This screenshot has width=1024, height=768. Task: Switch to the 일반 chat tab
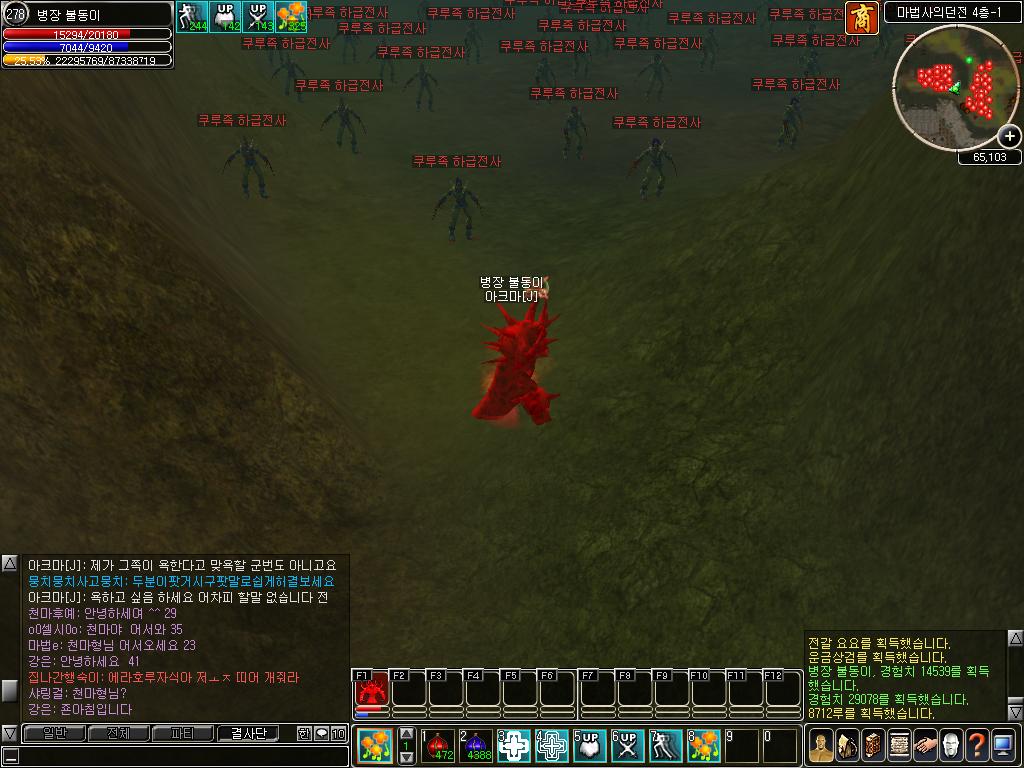(53, 733)
